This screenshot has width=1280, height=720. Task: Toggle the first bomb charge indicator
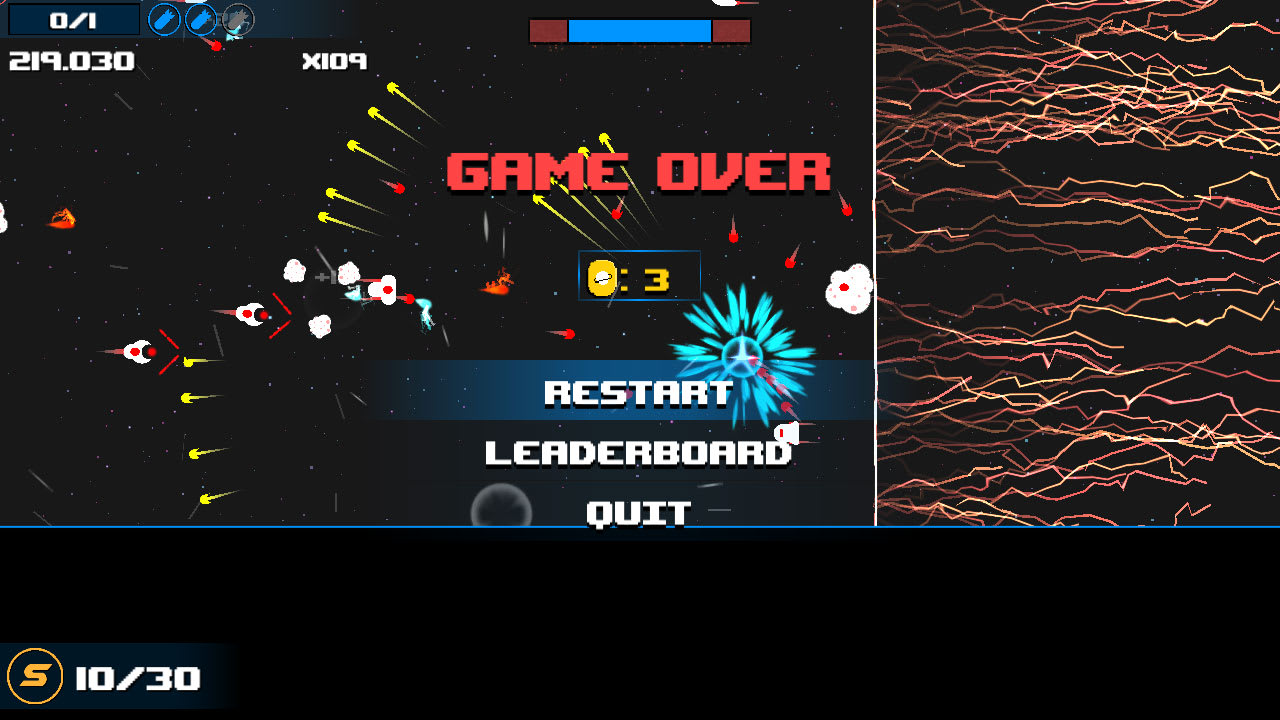163,19
